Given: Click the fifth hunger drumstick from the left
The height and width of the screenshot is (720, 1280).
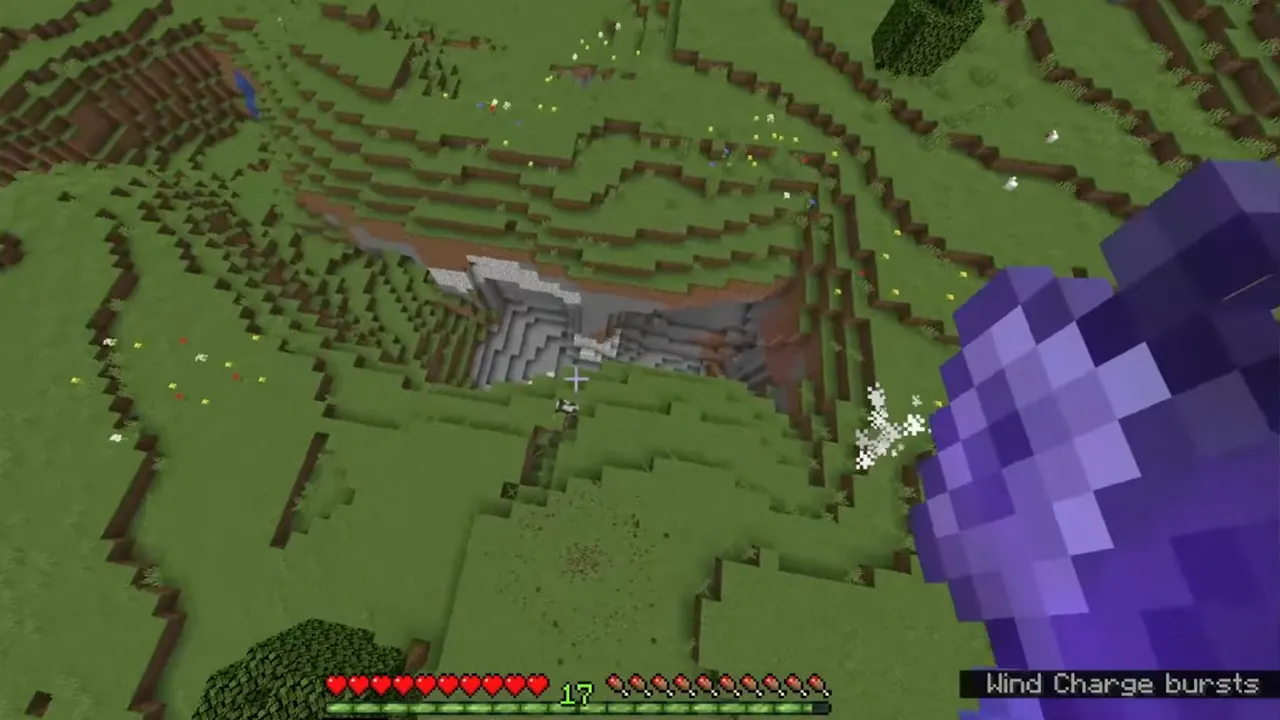Looking at the screenshot, I should [706, 686].
